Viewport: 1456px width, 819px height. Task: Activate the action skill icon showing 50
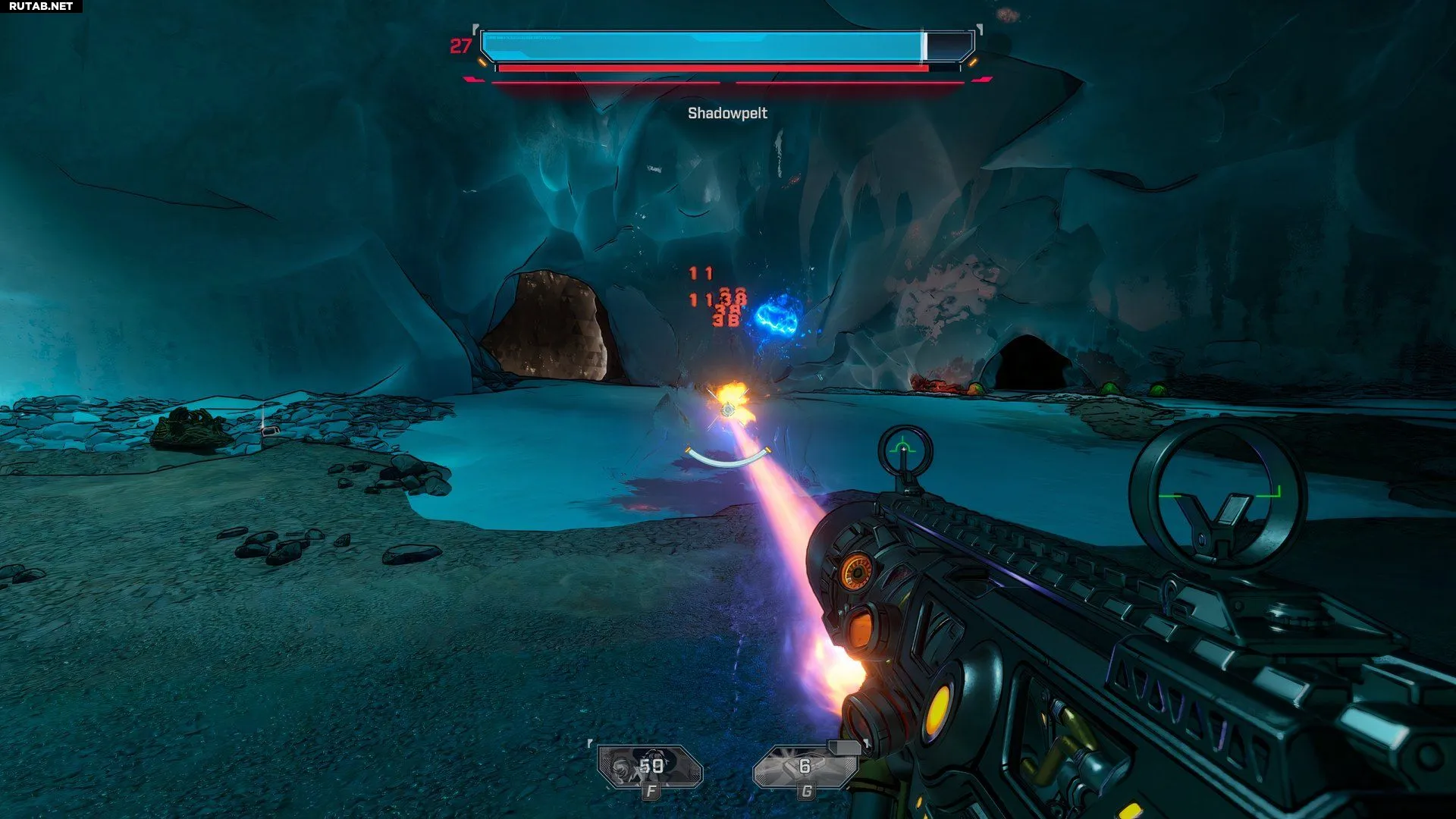(650, 767)
